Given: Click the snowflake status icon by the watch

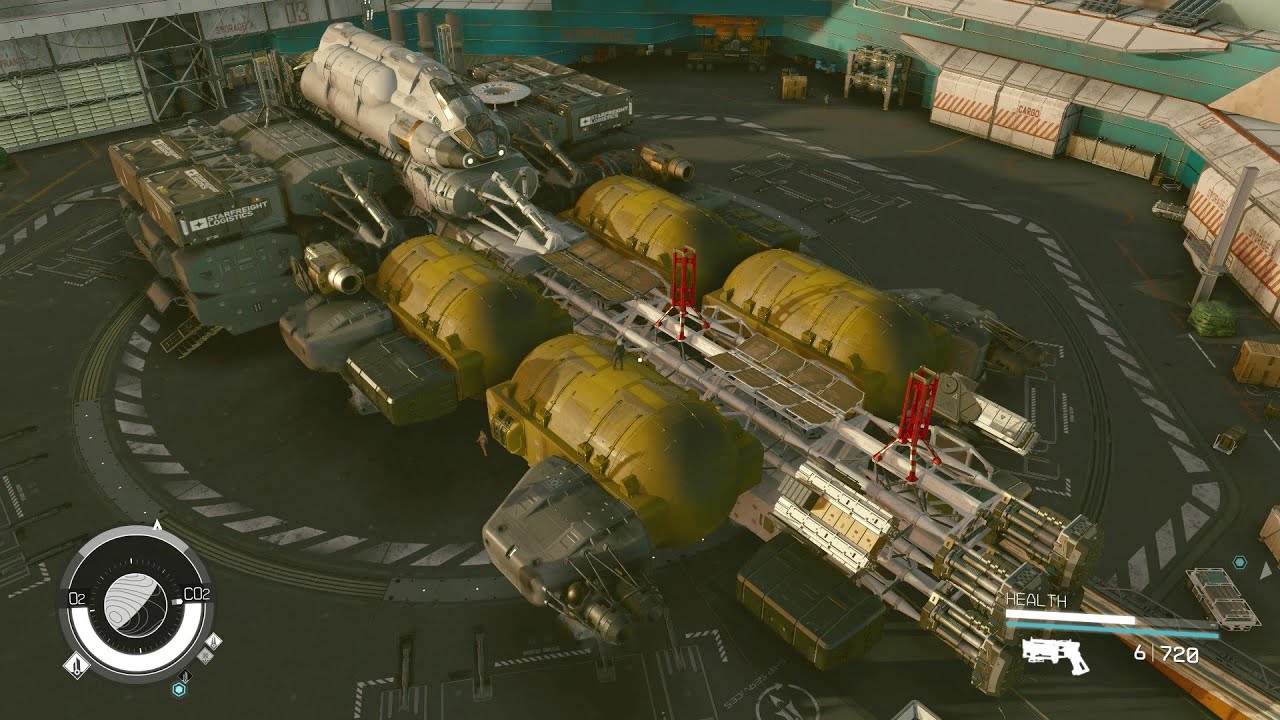Looking at the screenshot, I should pyautogui.click(x=204, y=656).
